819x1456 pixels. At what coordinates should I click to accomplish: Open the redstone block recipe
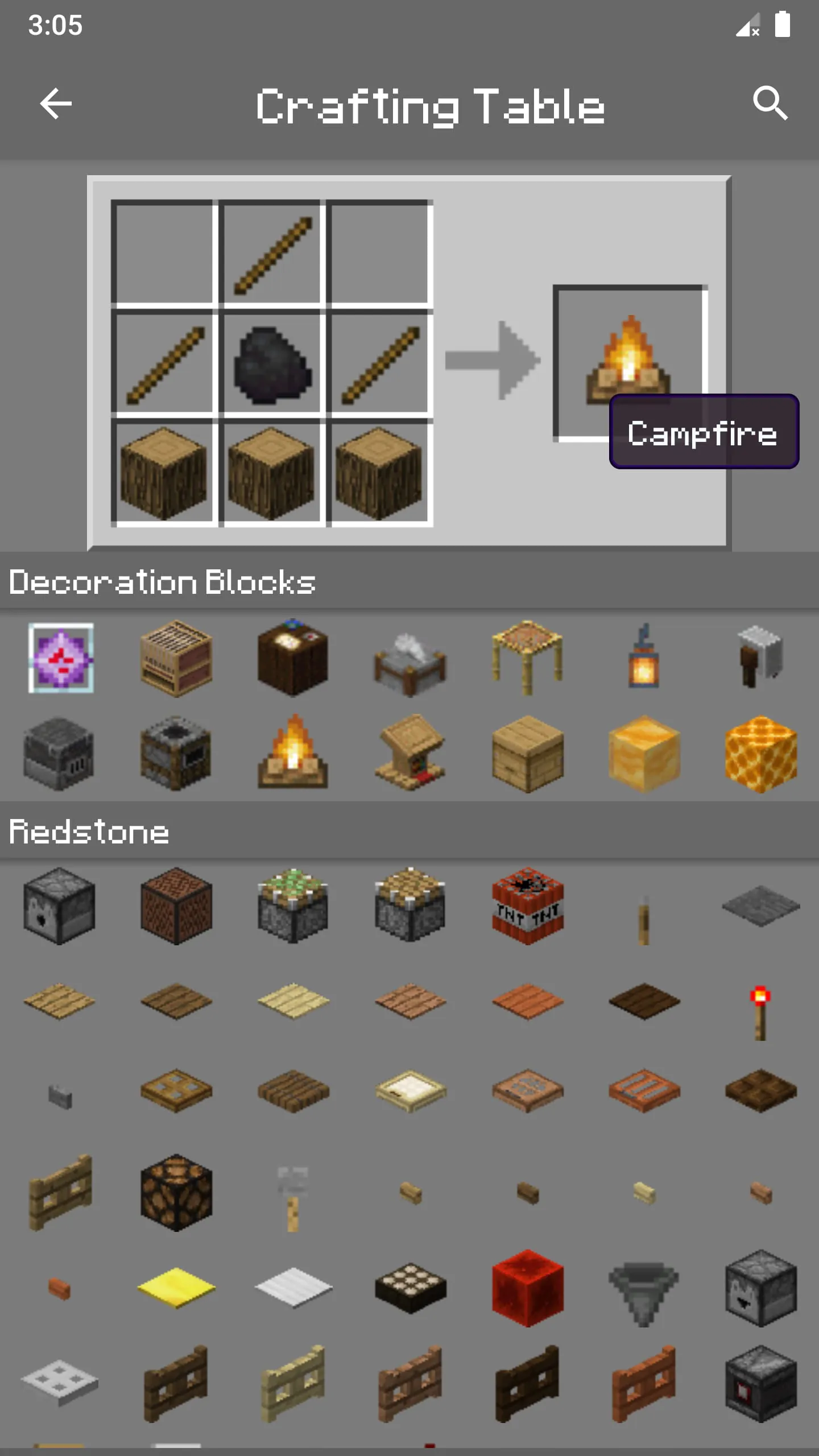pyautogui.click(x=529, y=1288)
